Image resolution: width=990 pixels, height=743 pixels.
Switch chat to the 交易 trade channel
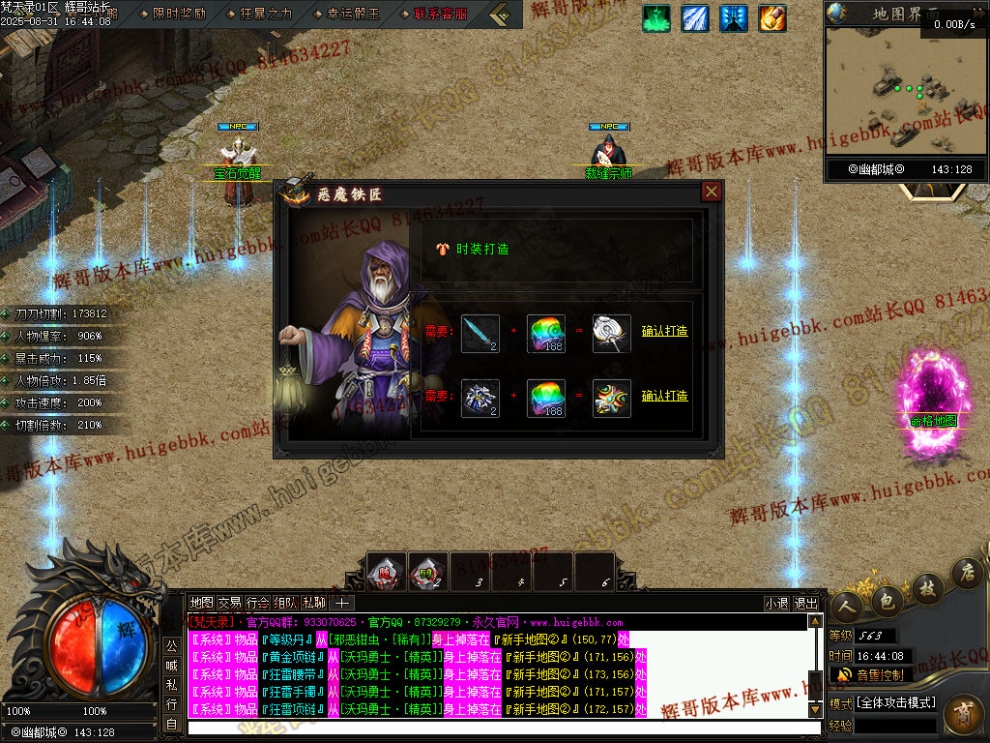(230, 603)
